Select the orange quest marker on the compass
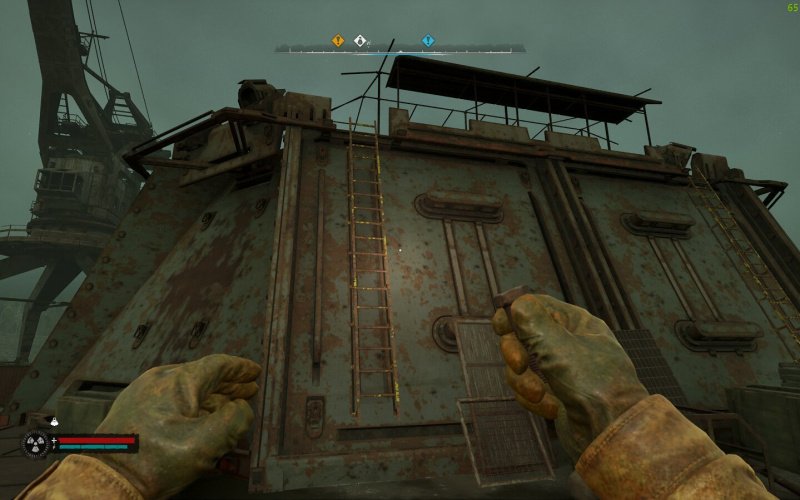The height and width of the screenshot is (500, 800). 338,41
